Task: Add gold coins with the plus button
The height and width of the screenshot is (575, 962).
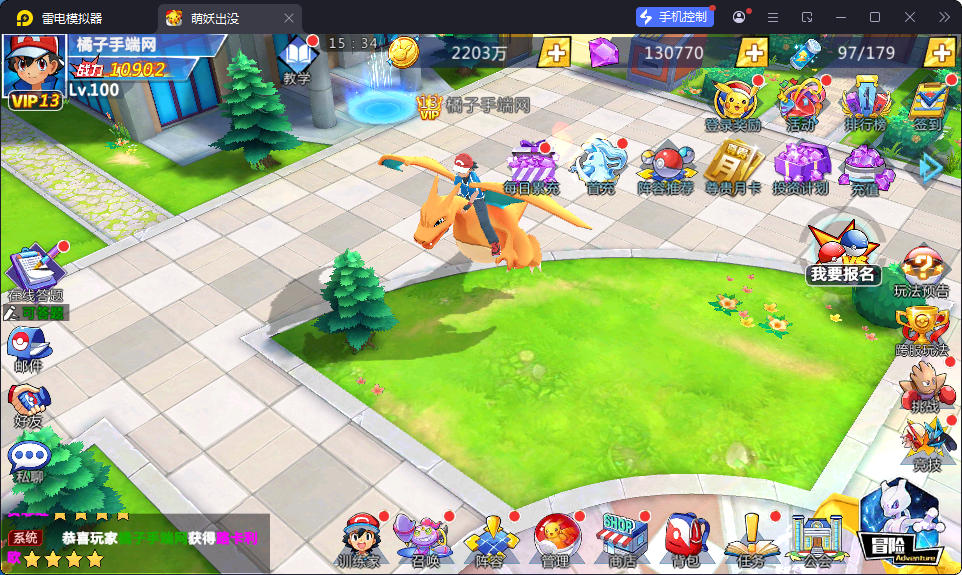Action: 555,53
